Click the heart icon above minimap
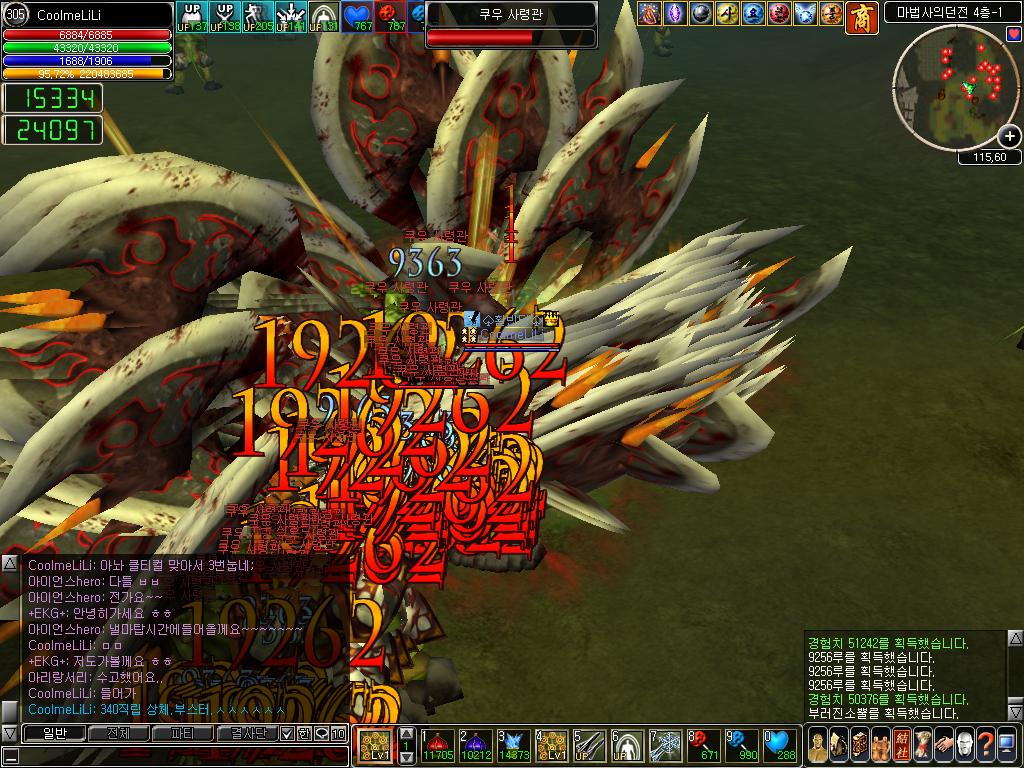1024x768 pixels. (x=1014, y=34)
